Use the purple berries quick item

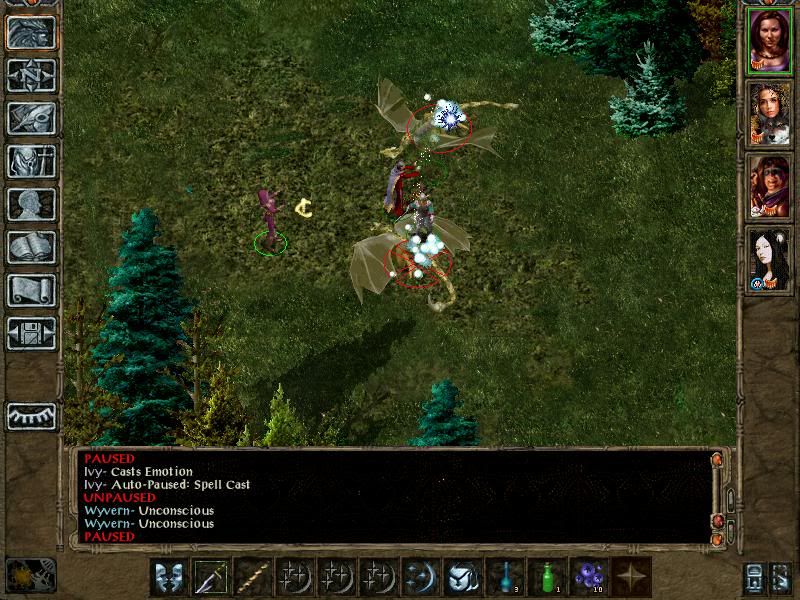(589, 577)
